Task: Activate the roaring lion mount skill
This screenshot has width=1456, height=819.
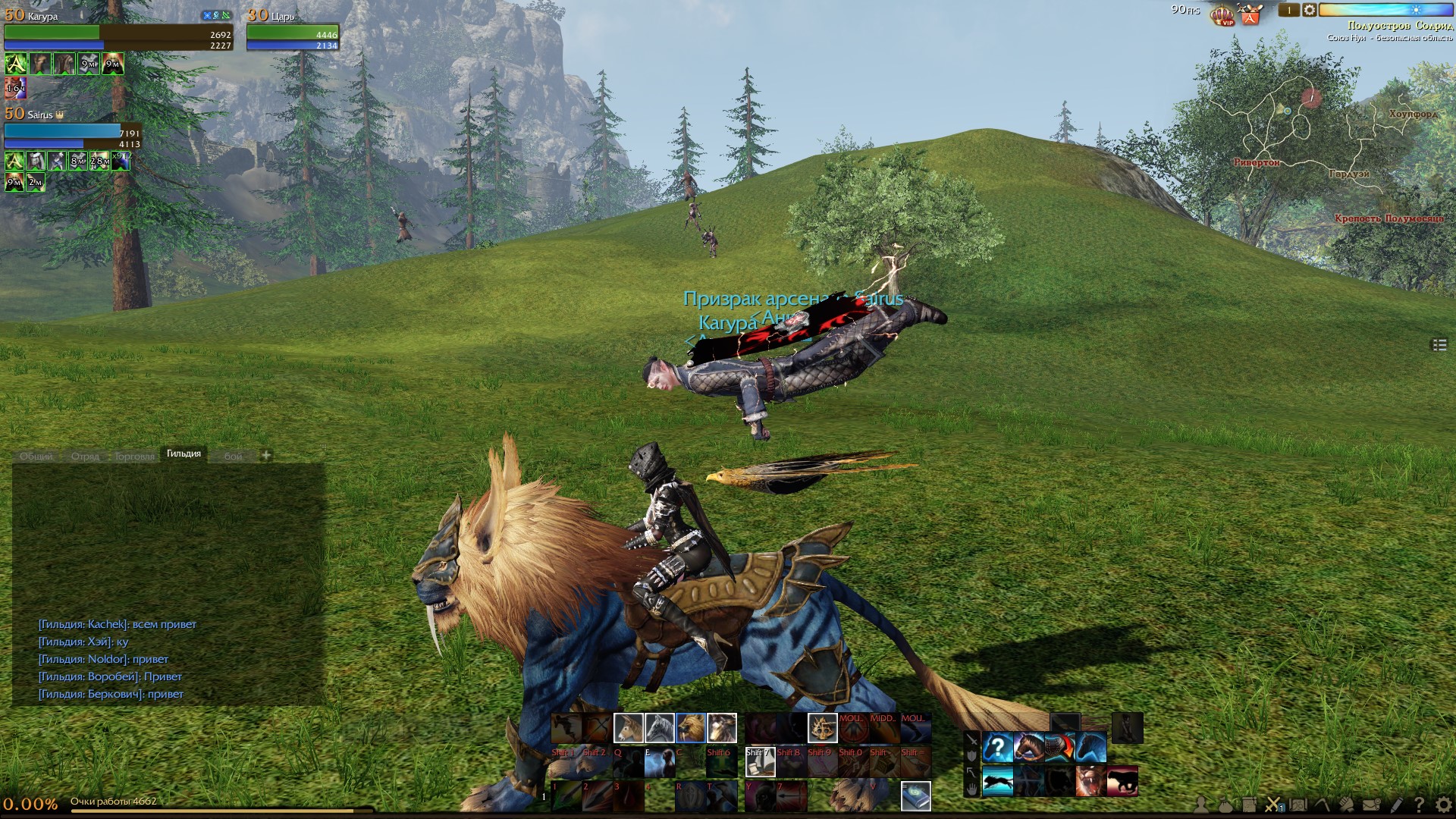Action: click(1089, 781)
